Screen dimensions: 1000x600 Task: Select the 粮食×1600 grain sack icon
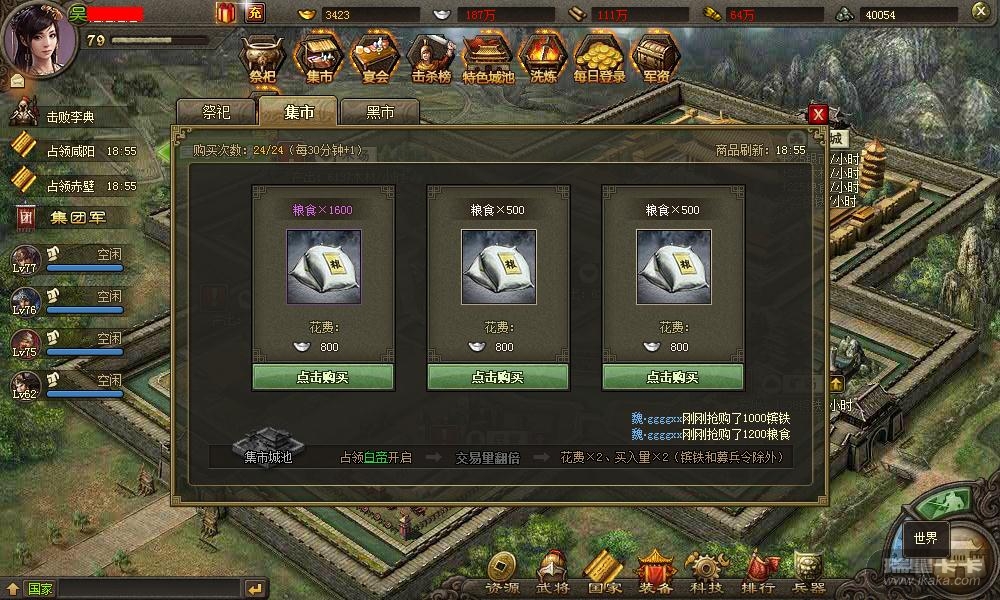tap(323, 265)
